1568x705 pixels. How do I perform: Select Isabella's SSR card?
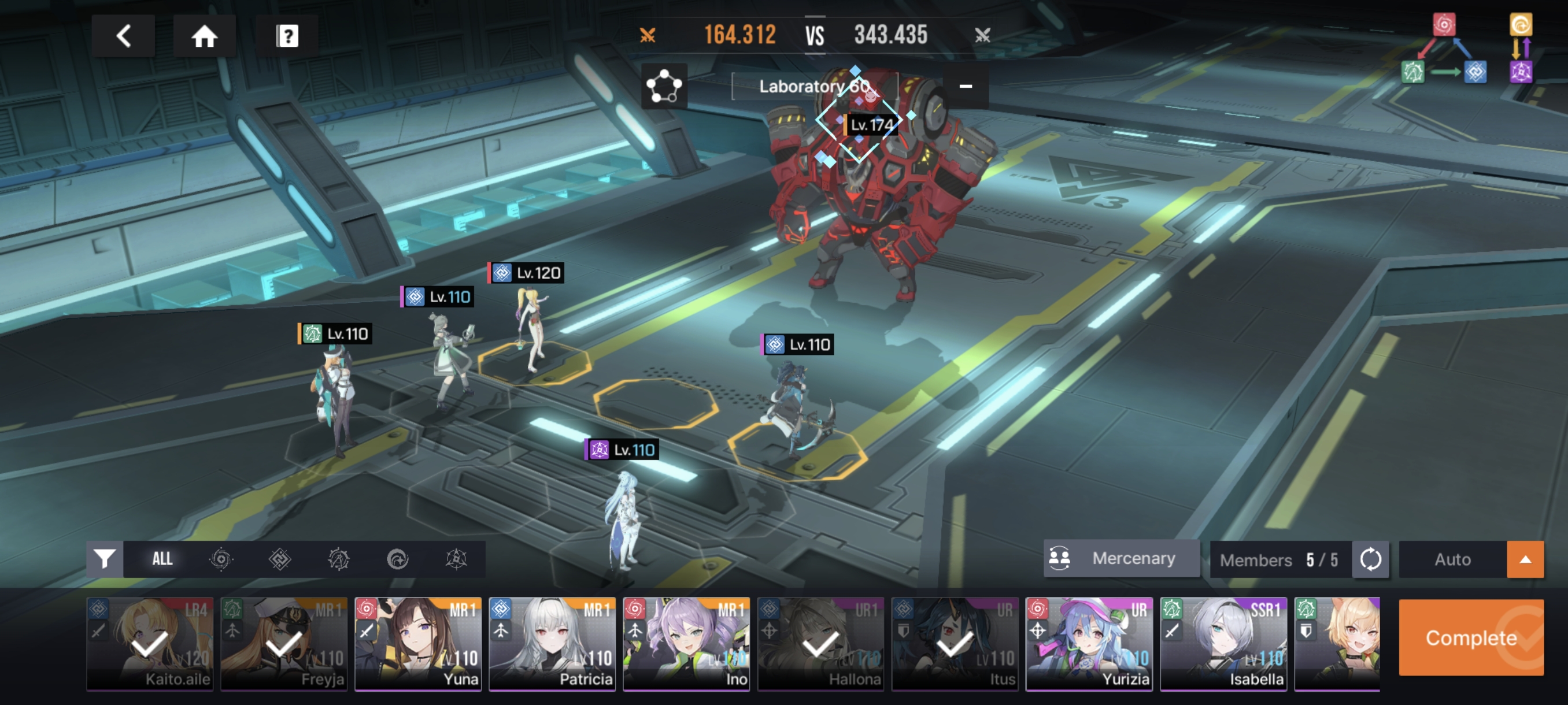1223,644
